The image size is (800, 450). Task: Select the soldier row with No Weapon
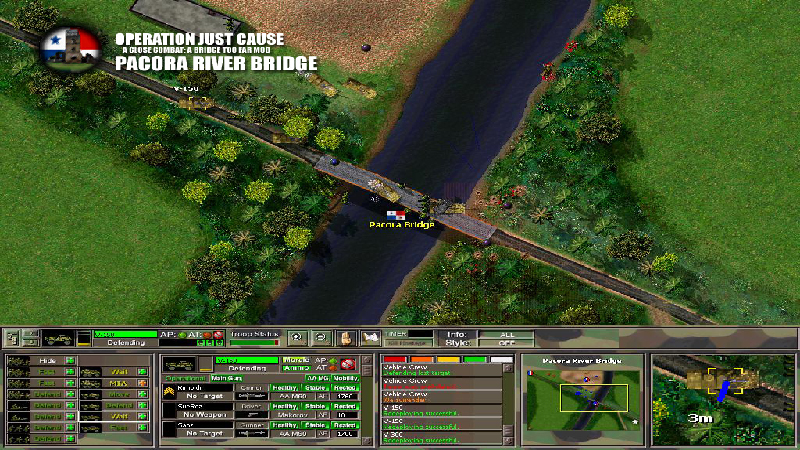pyautogui.click(x=201, y=414)
